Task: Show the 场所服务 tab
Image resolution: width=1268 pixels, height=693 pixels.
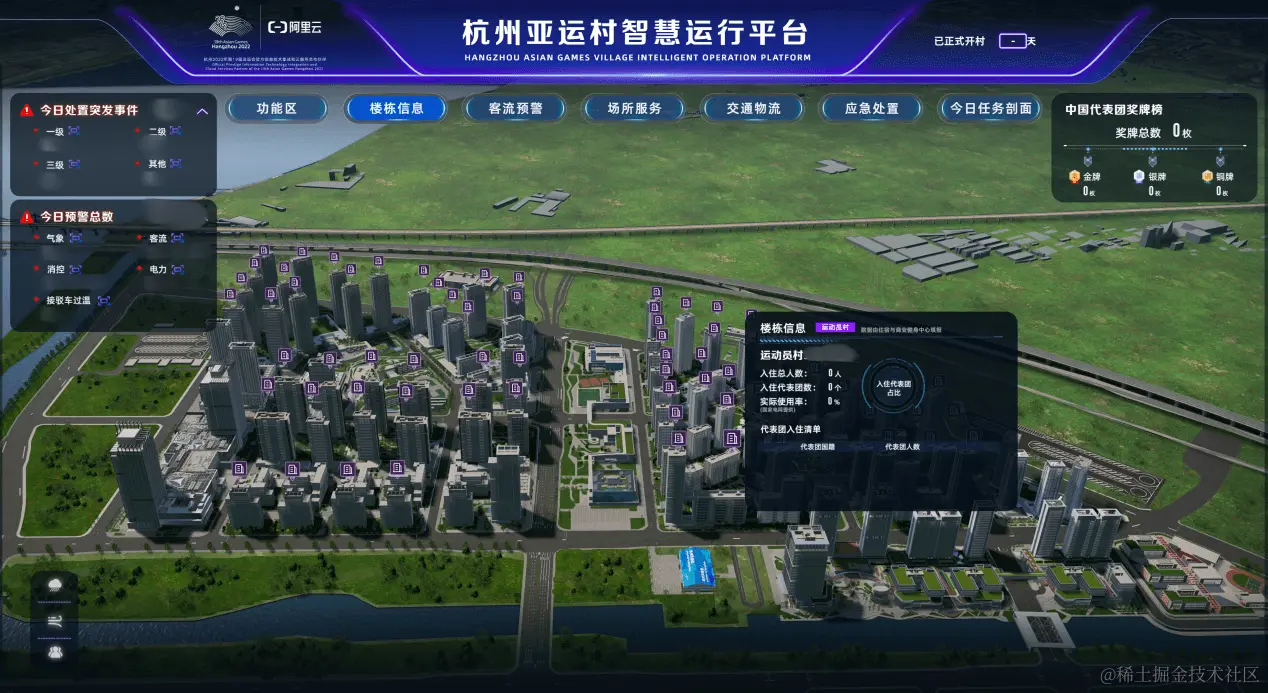Action: 634,108
